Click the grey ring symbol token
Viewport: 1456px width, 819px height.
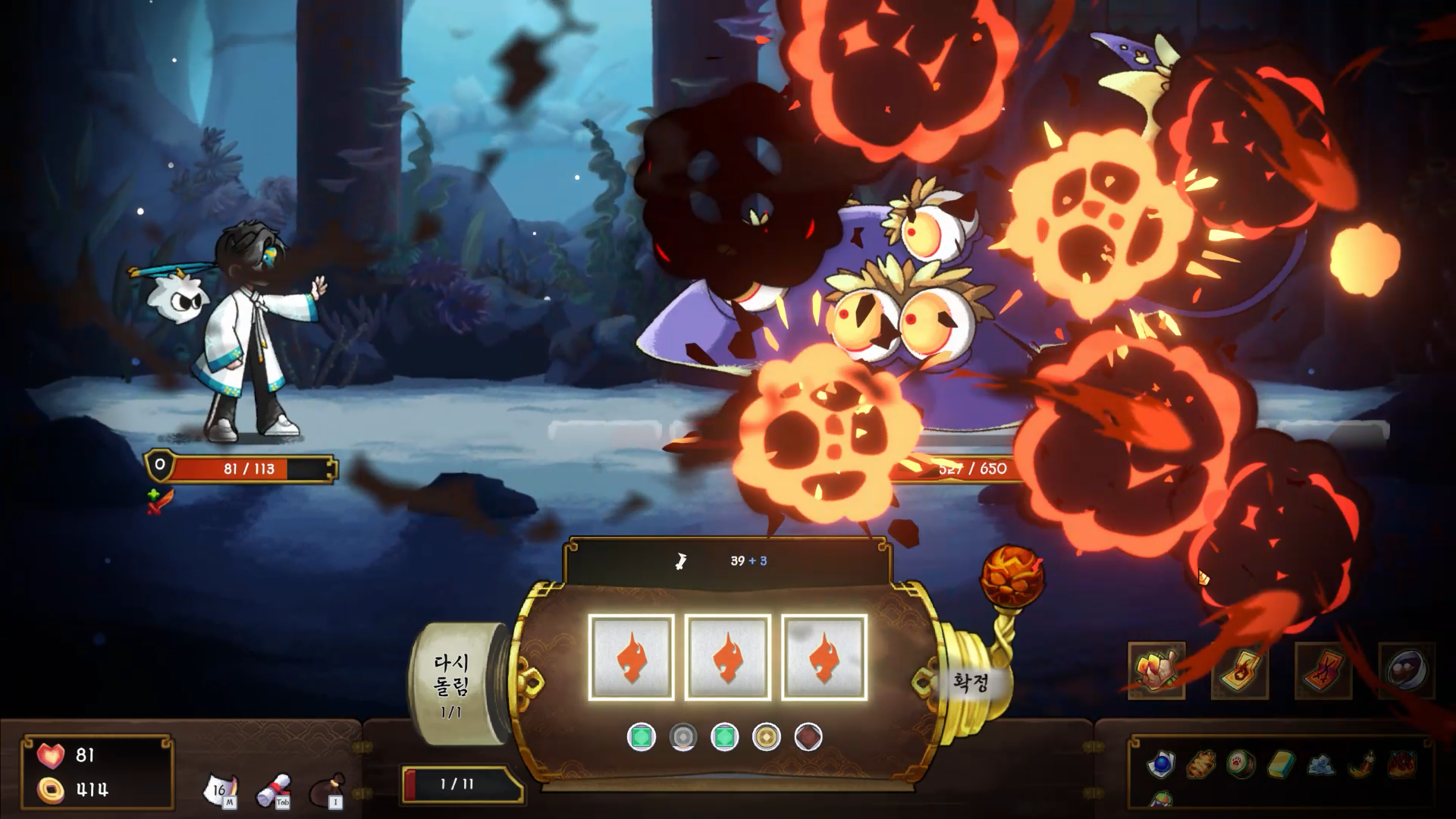point(682,736)
